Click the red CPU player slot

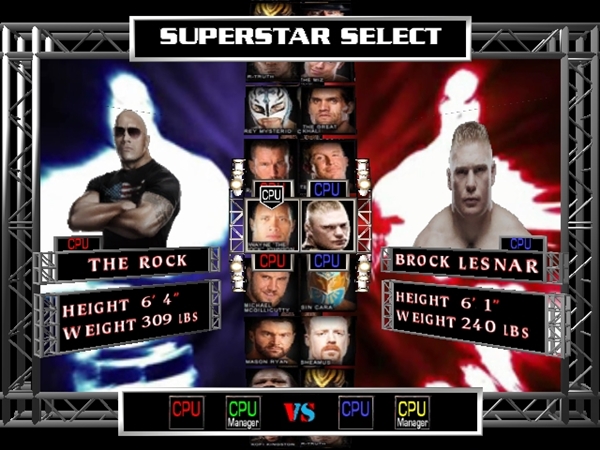click(x=186, y=412)
